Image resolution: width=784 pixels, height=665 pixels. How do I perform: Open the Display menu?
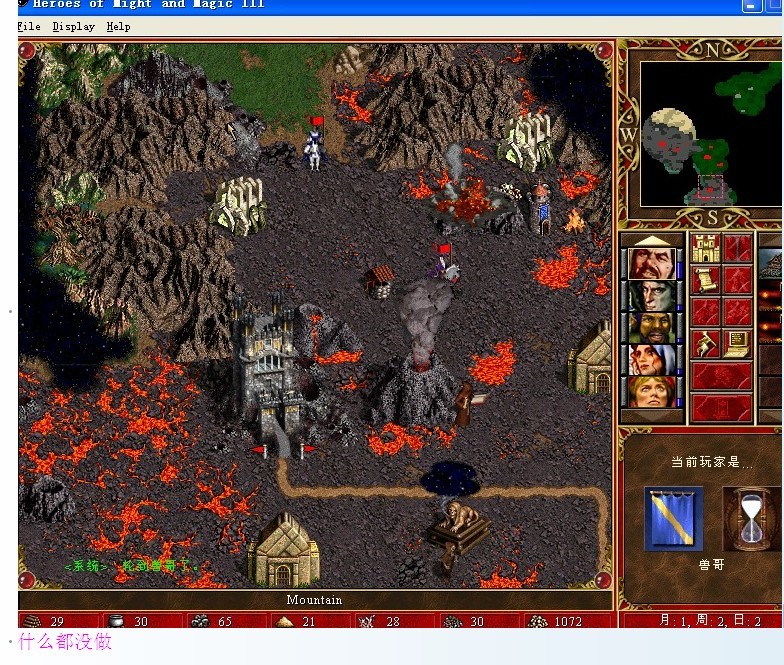point(73,27)
